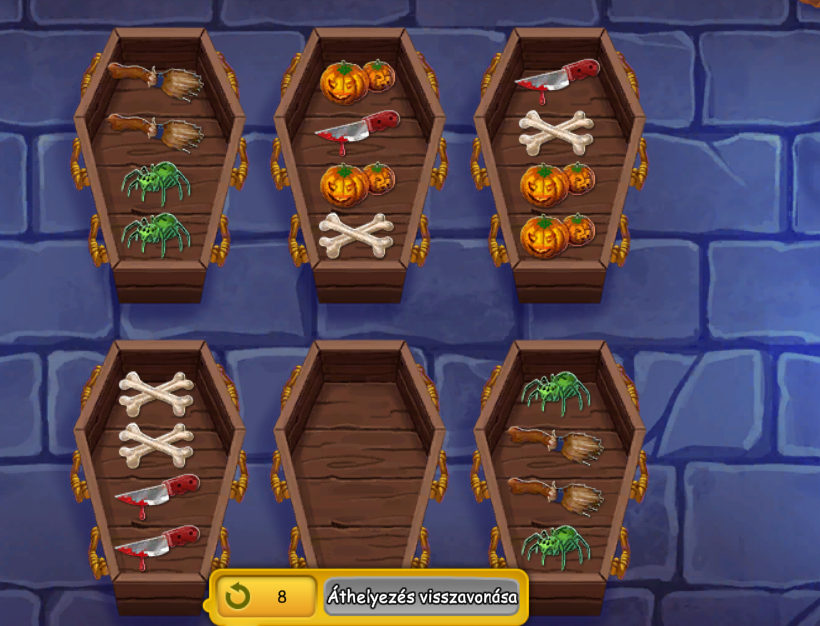Select the coffin with spiders at top and bottom
Viewport: 820px width, 626px height.
[x=559, y=470]
